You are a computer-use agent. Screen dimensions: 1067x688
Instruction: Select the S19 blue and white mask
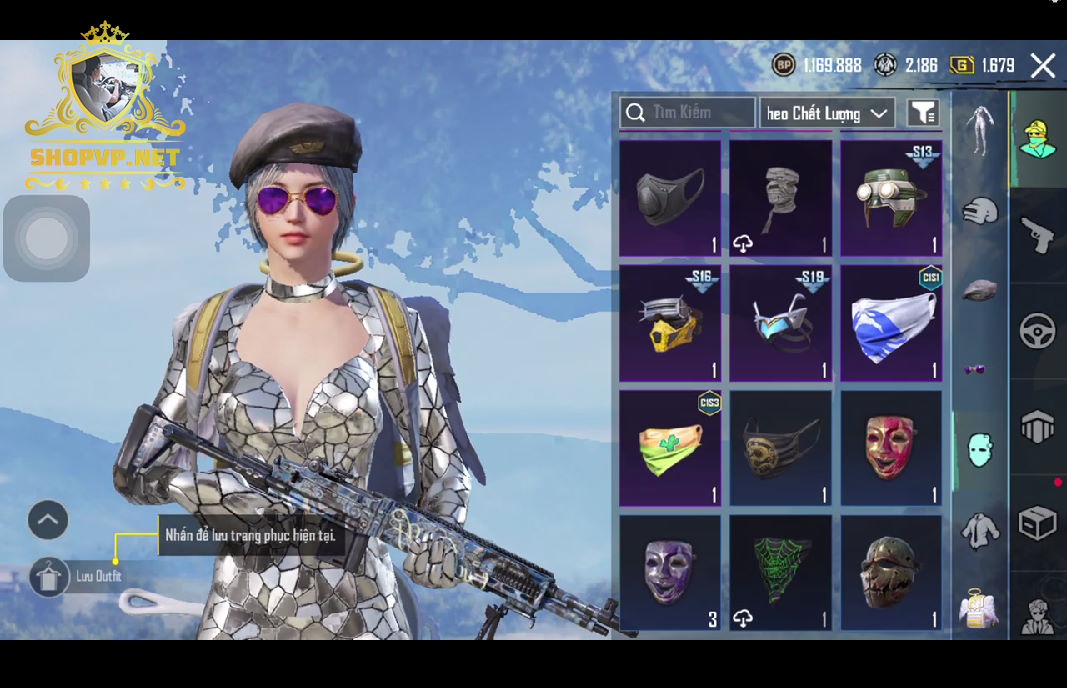pyautogui.click(x=780, y=322)
